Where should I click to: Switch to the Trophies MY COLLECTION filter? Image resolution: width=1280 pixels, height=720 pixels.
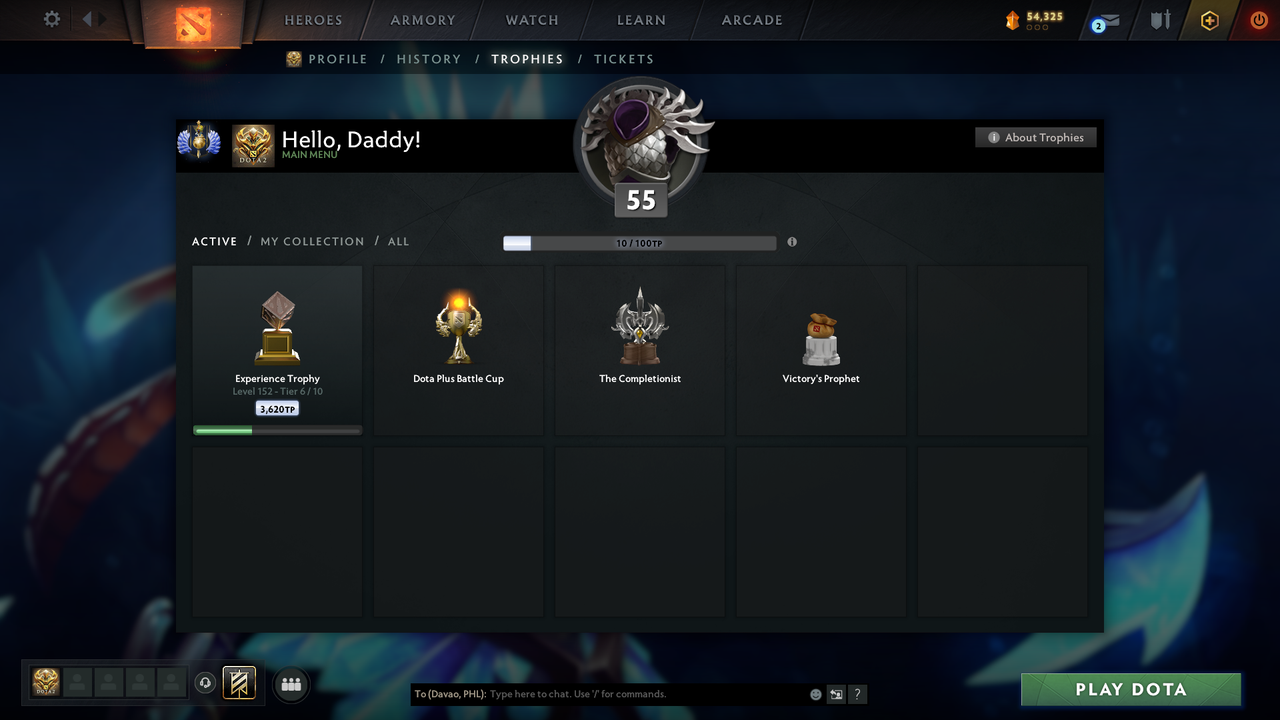[312, 241]
